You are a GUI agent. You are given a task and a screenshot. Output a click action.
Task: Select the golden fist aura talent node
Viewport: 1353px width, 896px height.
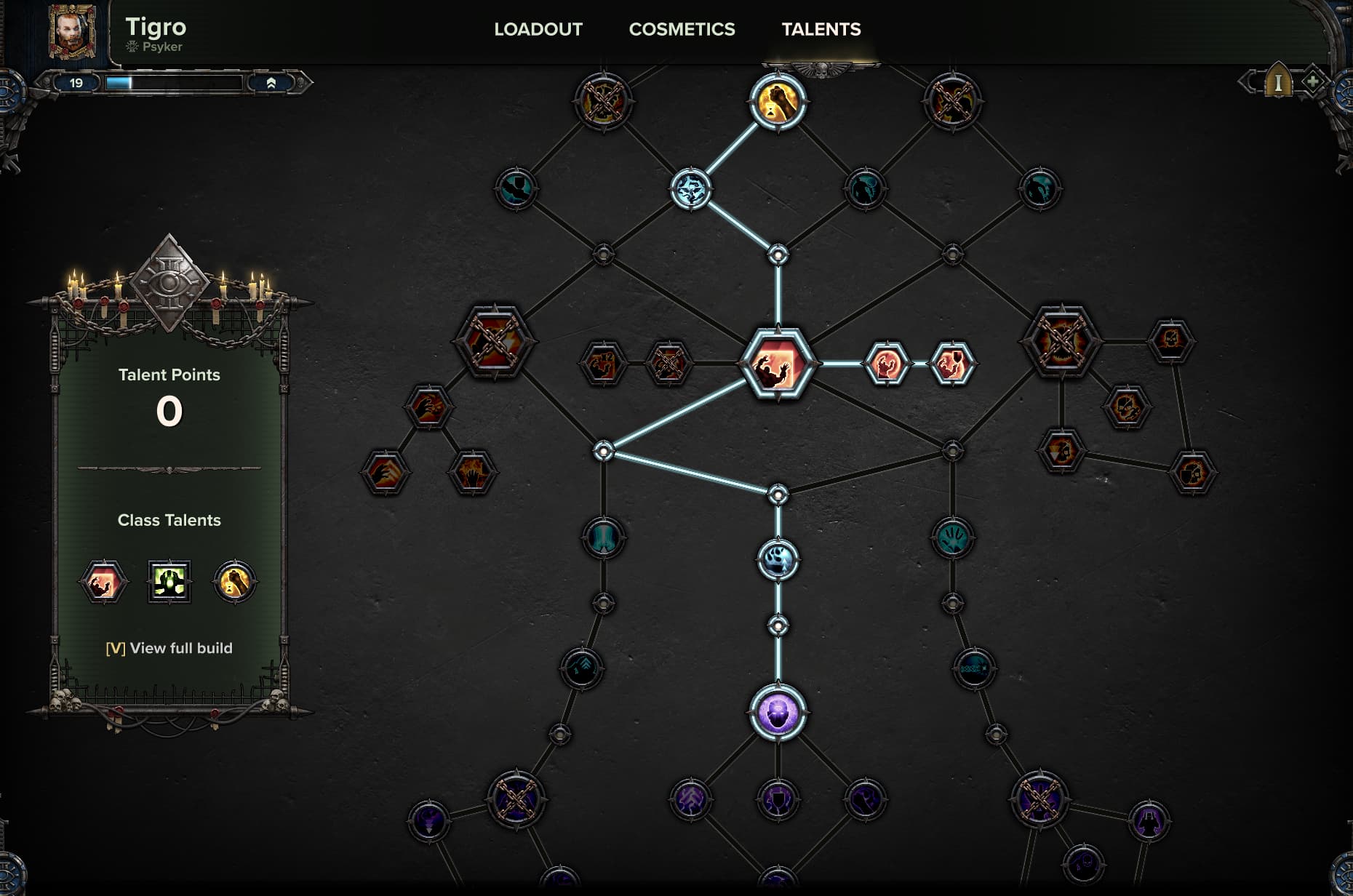coord(778,103)
